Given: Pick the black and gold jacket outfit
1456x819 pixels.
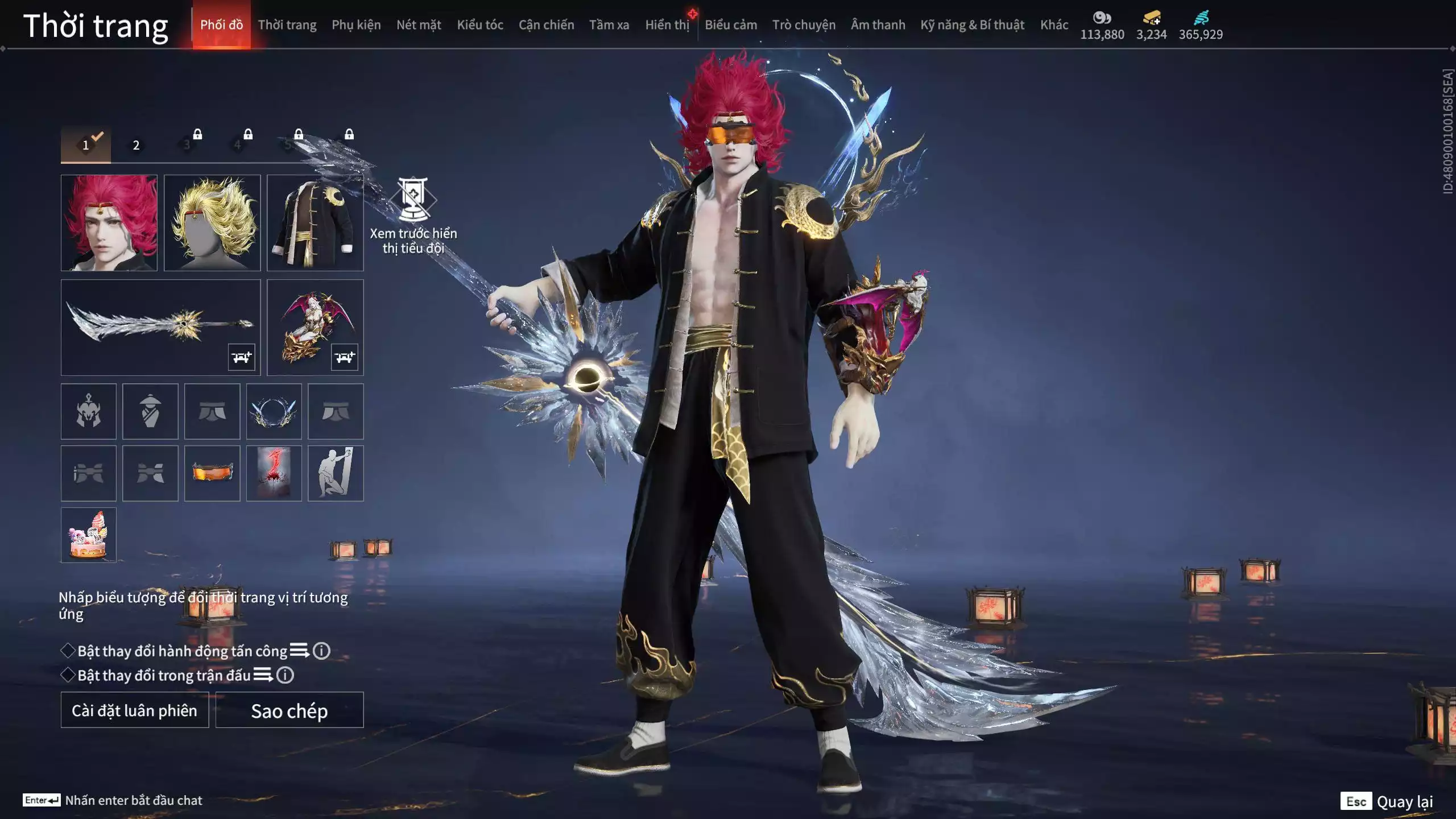Looking at the screenshot, I should 315,222.
